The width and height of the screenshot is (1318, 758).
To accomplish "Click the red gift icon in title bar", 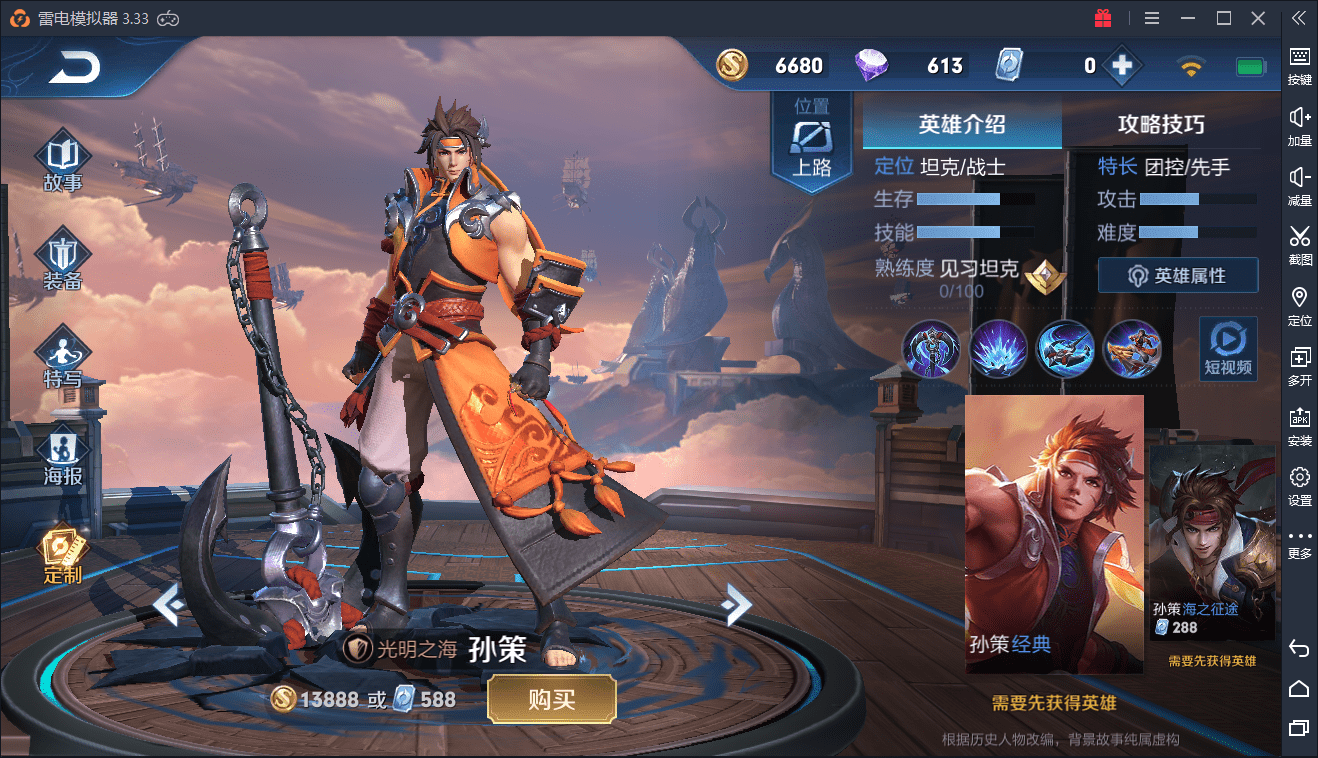I will pos(1103,17).
